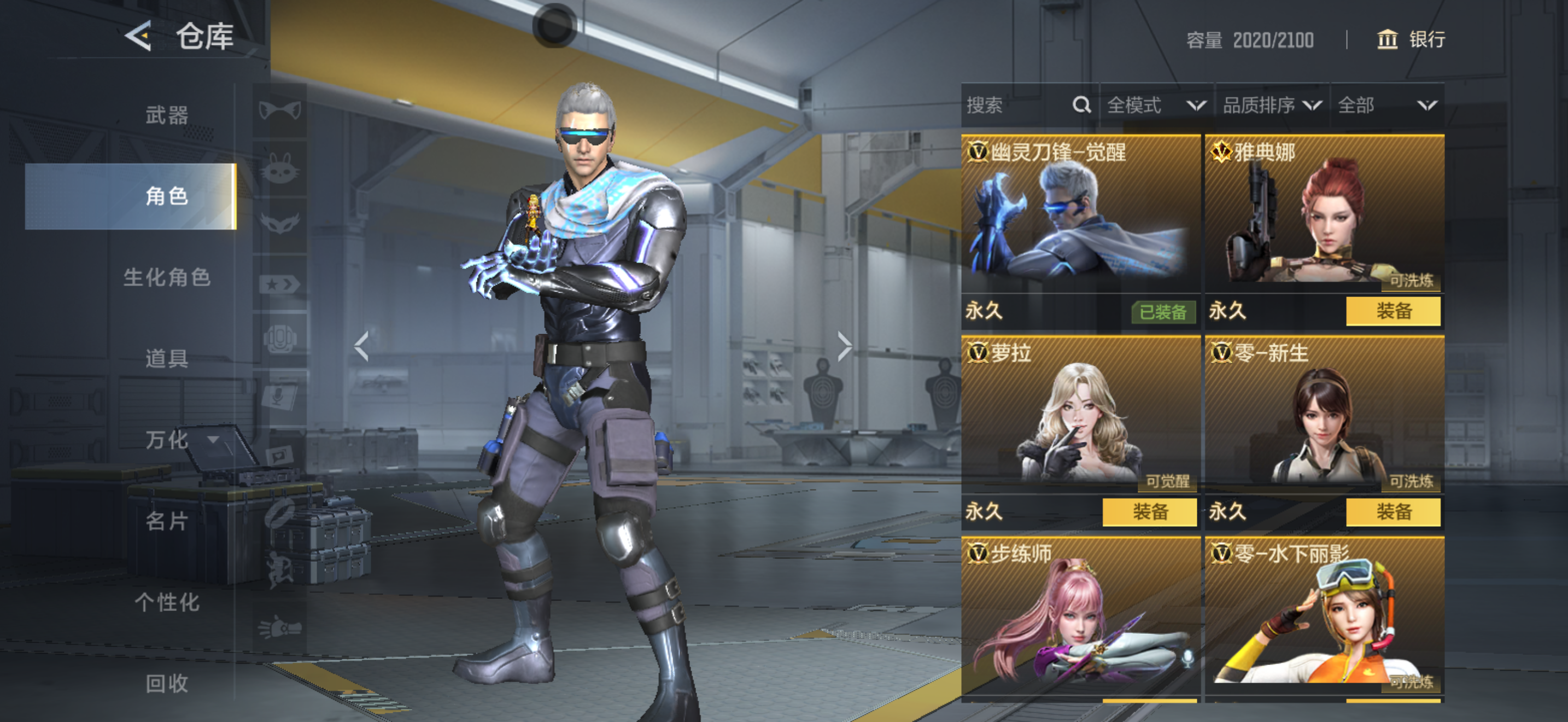The width and height of the screenshot is (1568, 722).
Task: Open the 全部 filter dropdown
Action: pos(1386,106)
